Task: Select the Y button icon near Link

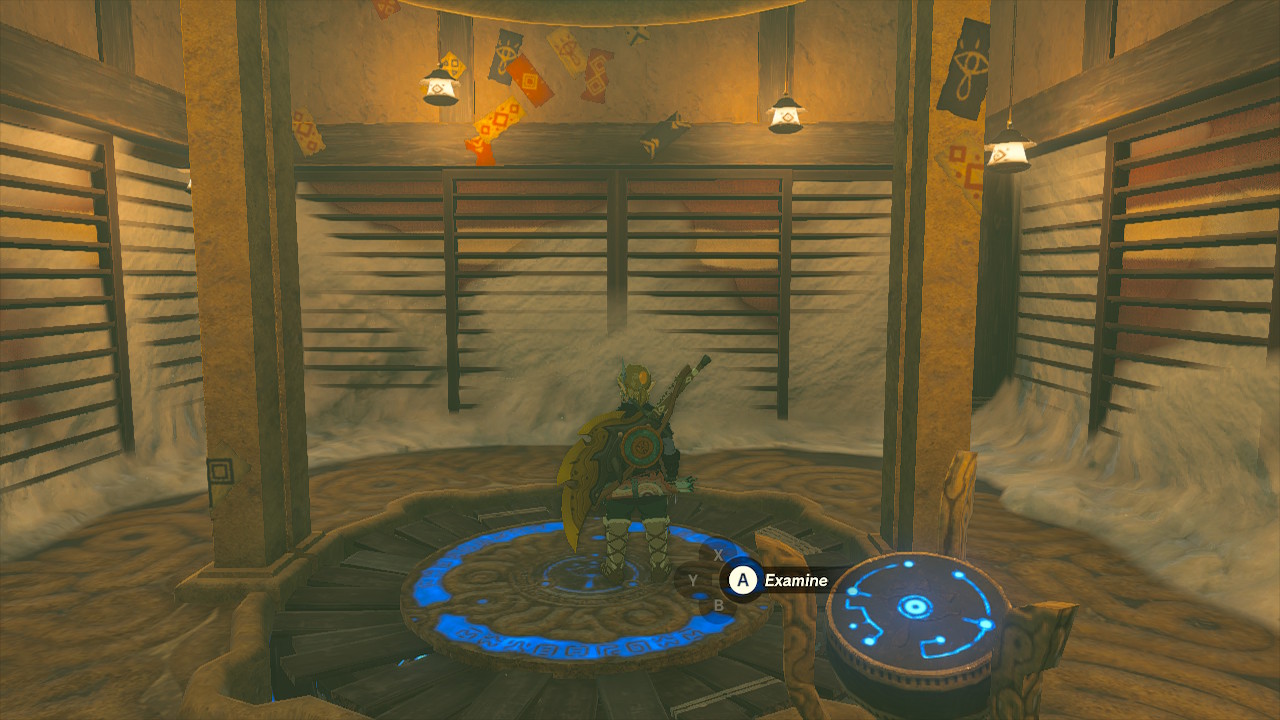Action: (693, 579)
